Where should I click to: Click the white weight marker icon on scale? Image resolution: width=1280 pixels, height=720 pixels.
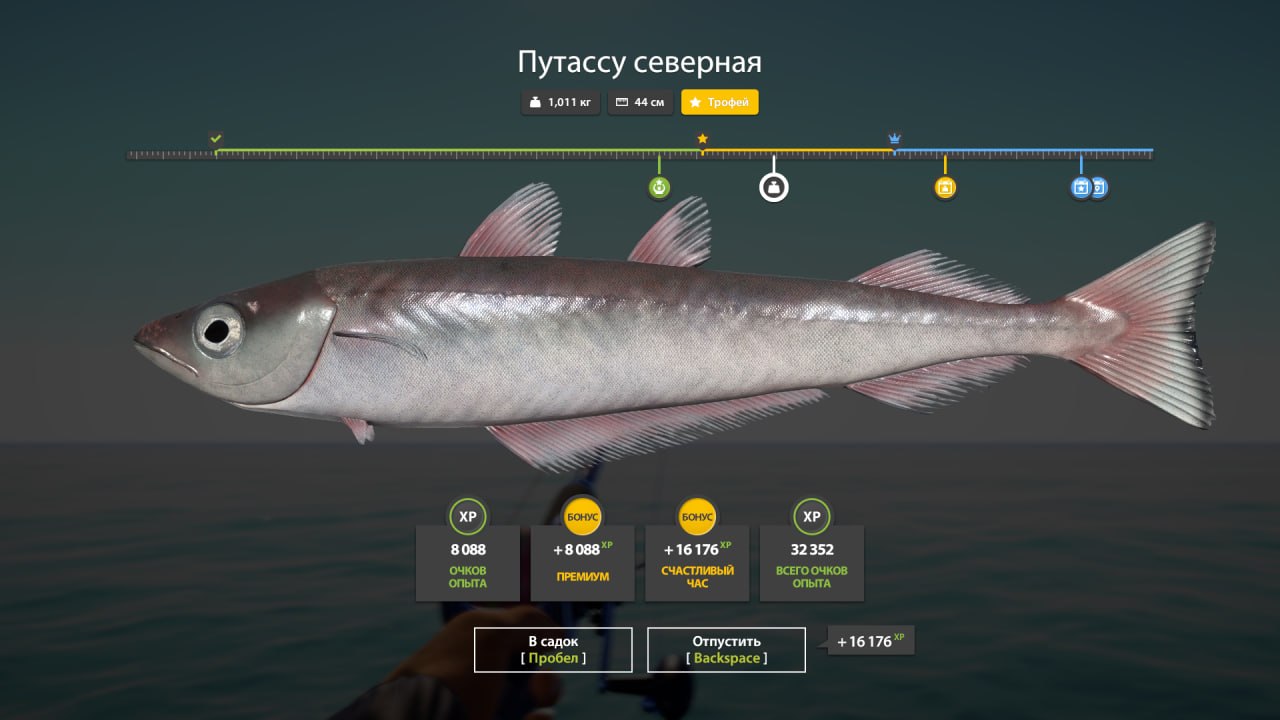pyautogui.click(x=773, y=186)
